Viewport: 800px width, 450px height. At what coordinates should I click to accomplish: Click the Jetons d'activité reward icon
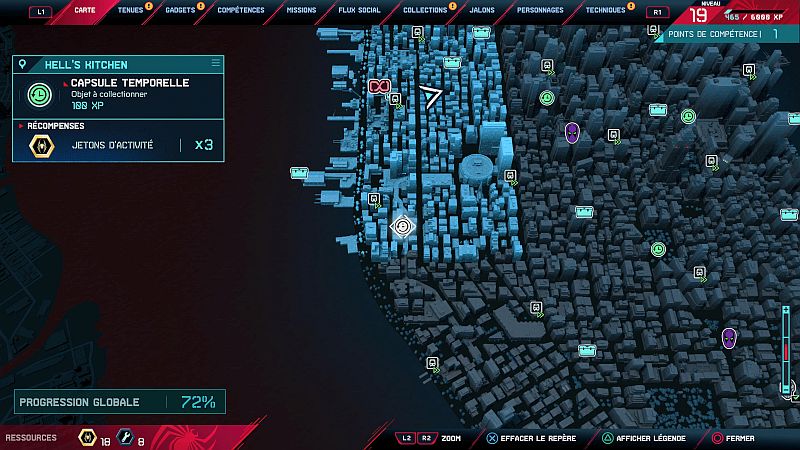coord(42,146)
